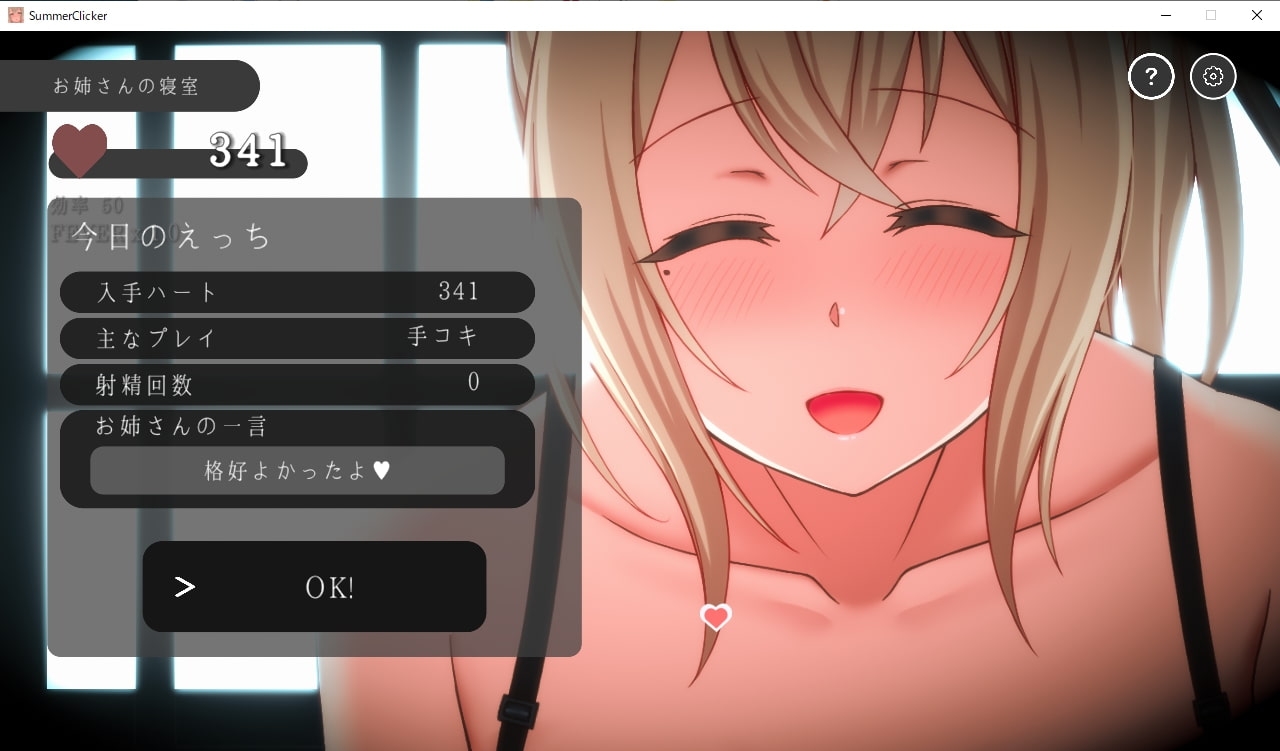Click the pink heart on the character's chest
The width and height of the screenshot is (1280, 751).
[715, 618]
